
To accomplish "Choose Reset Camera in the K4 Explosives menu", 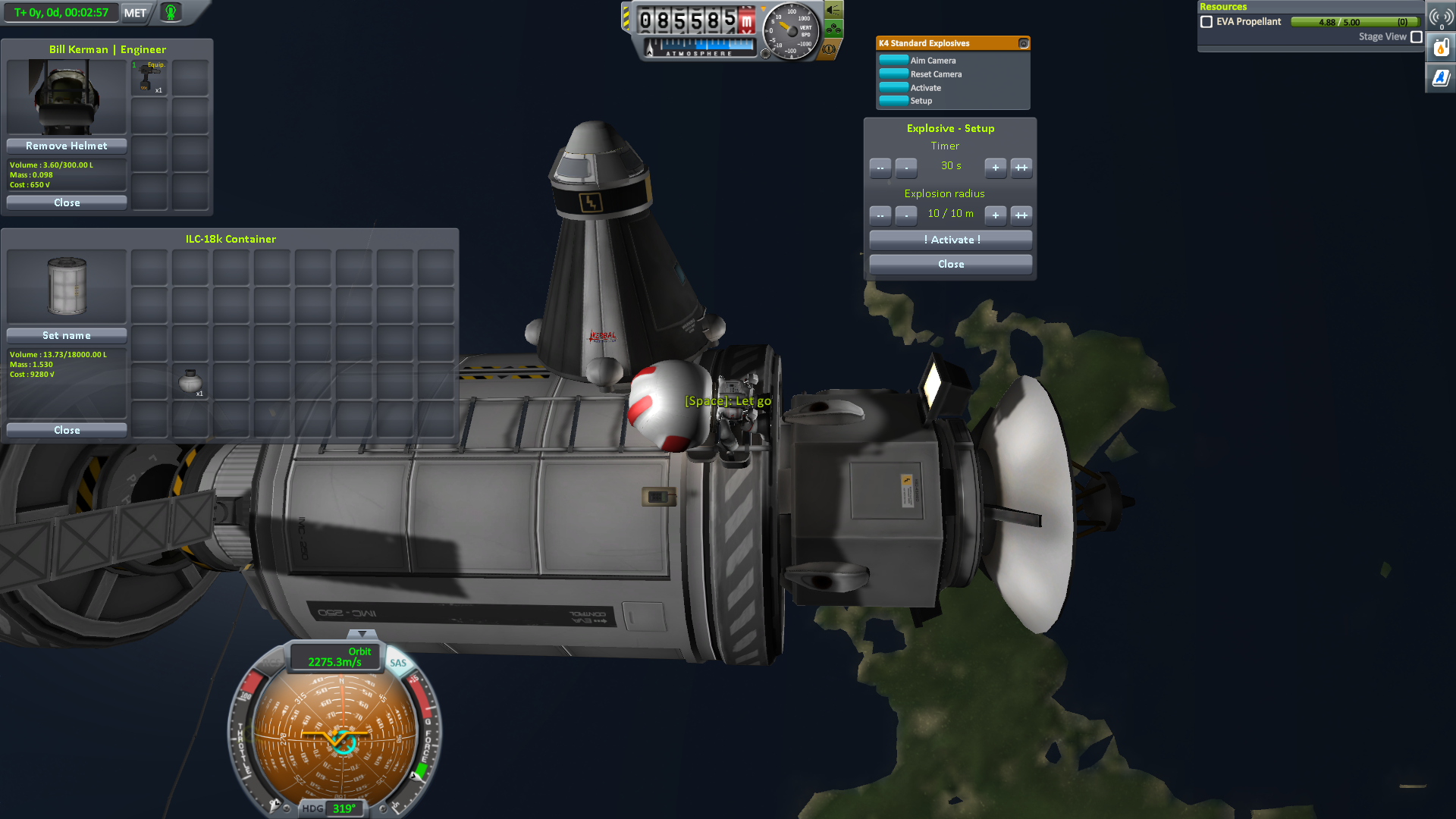I will coord(936,74).
